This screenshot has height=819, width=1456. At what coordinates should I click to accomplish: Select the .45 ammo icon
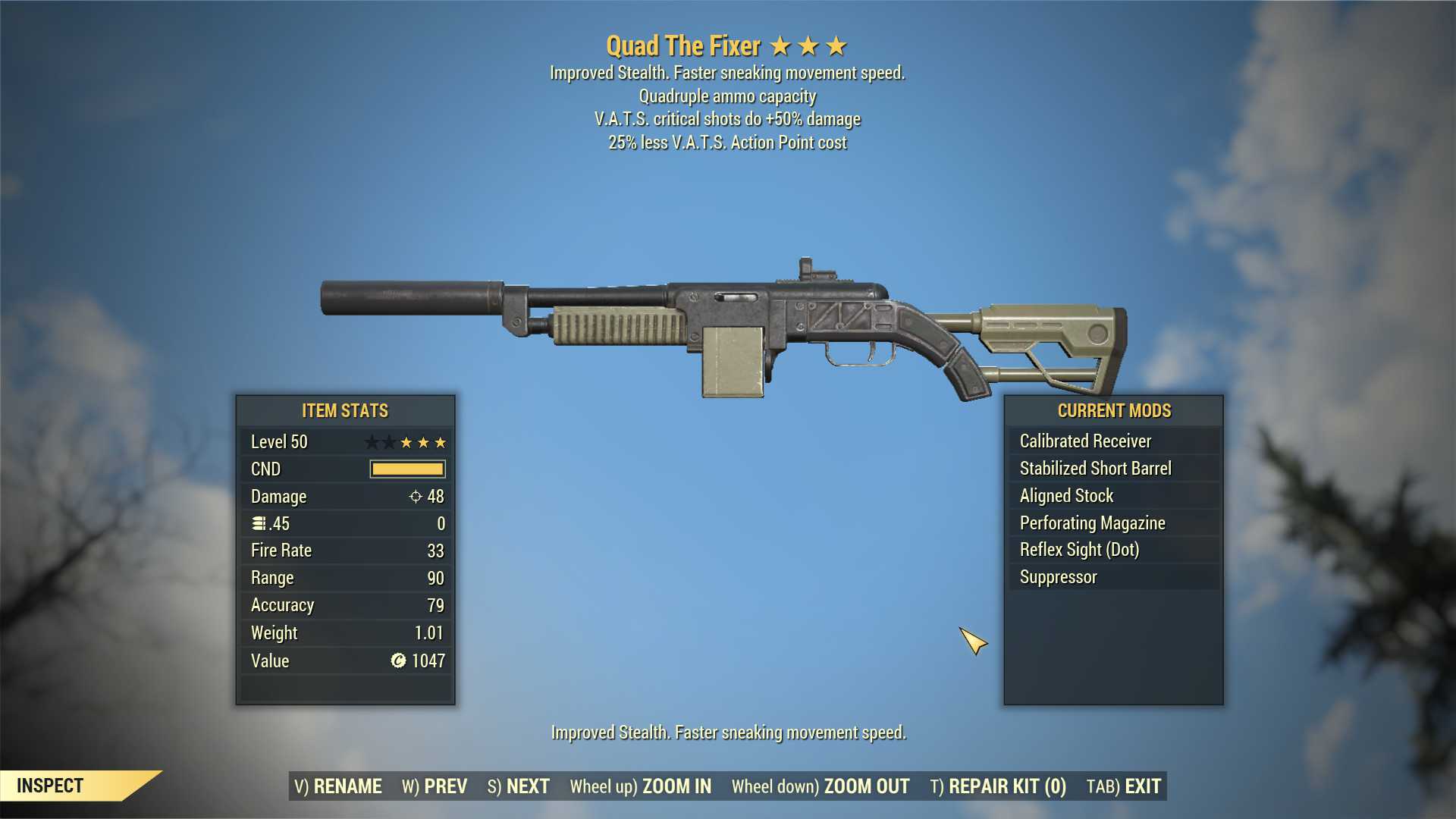point(258,523)
